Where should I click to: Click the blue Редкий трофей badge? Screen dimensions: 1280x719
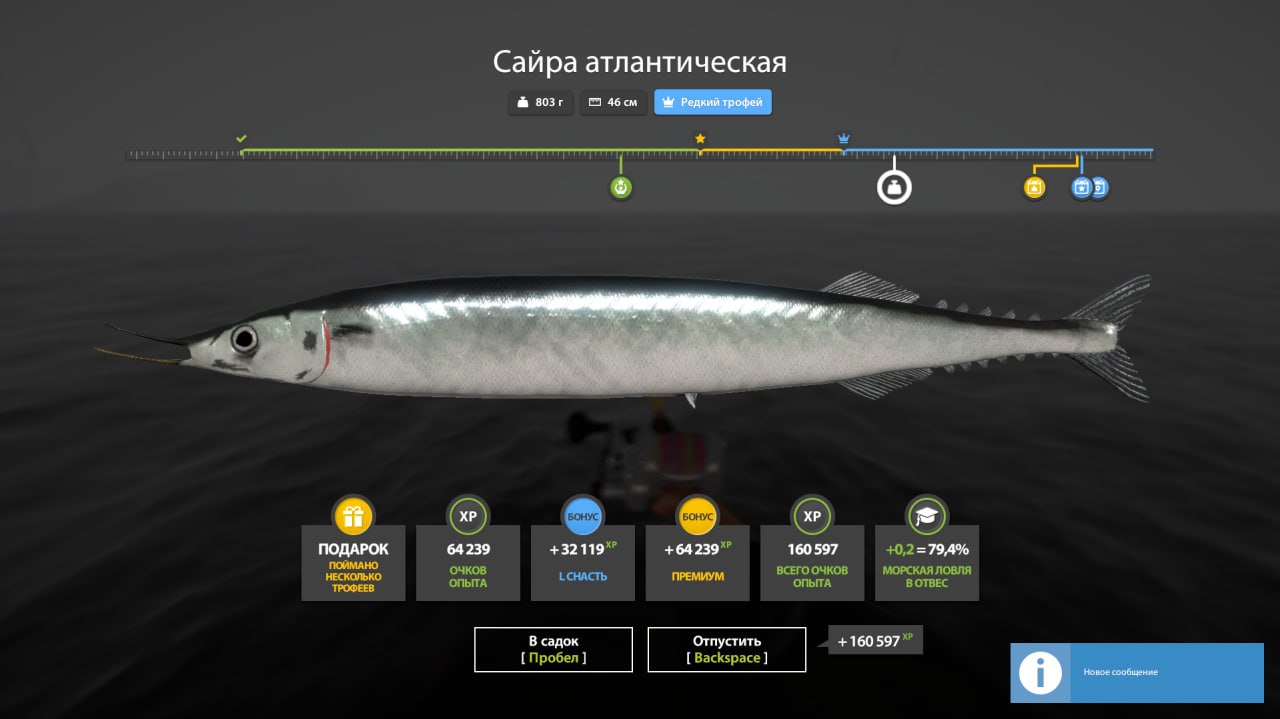[x=713, y=102]
